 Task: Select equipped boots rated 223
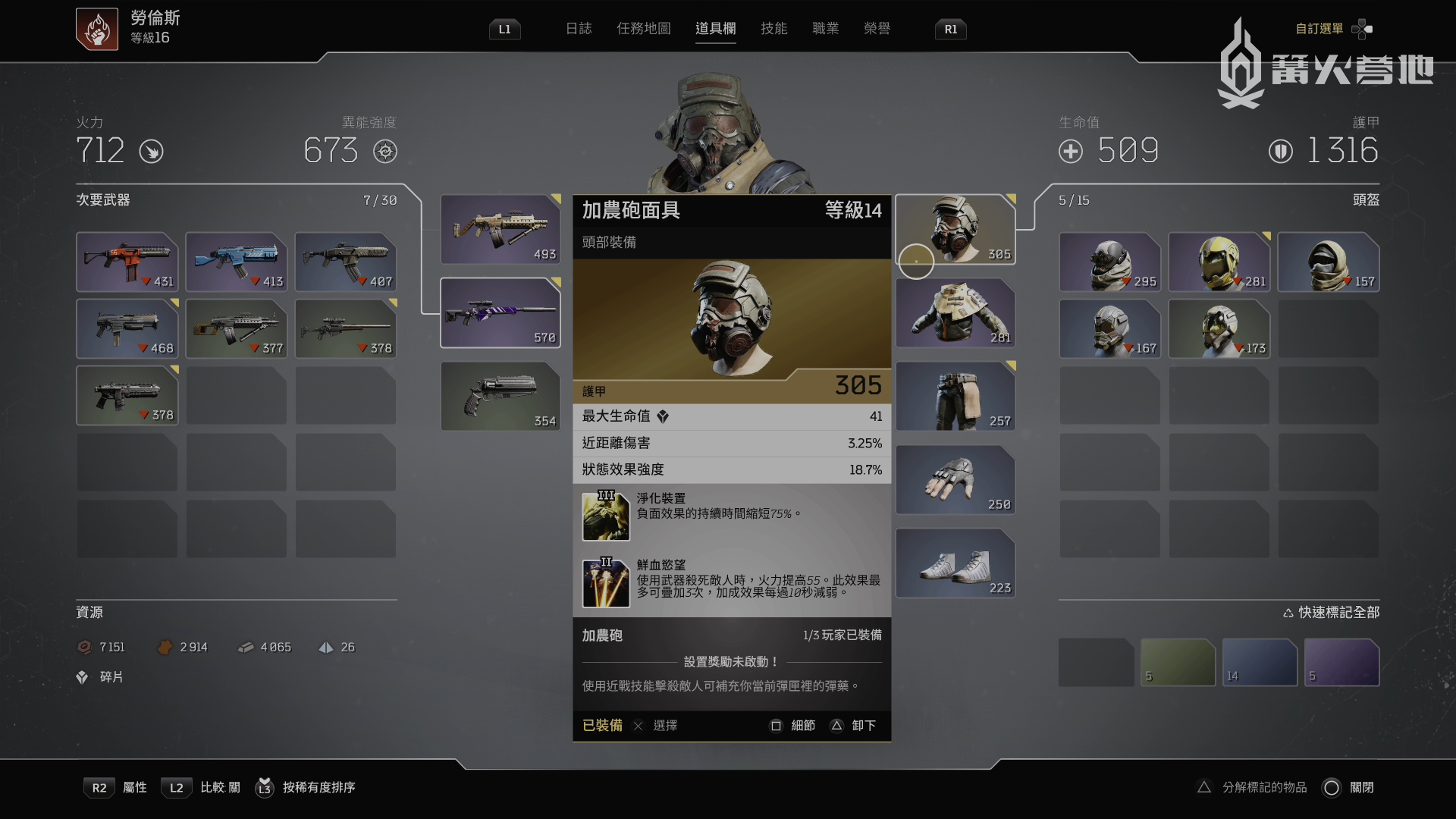(955, 563)
